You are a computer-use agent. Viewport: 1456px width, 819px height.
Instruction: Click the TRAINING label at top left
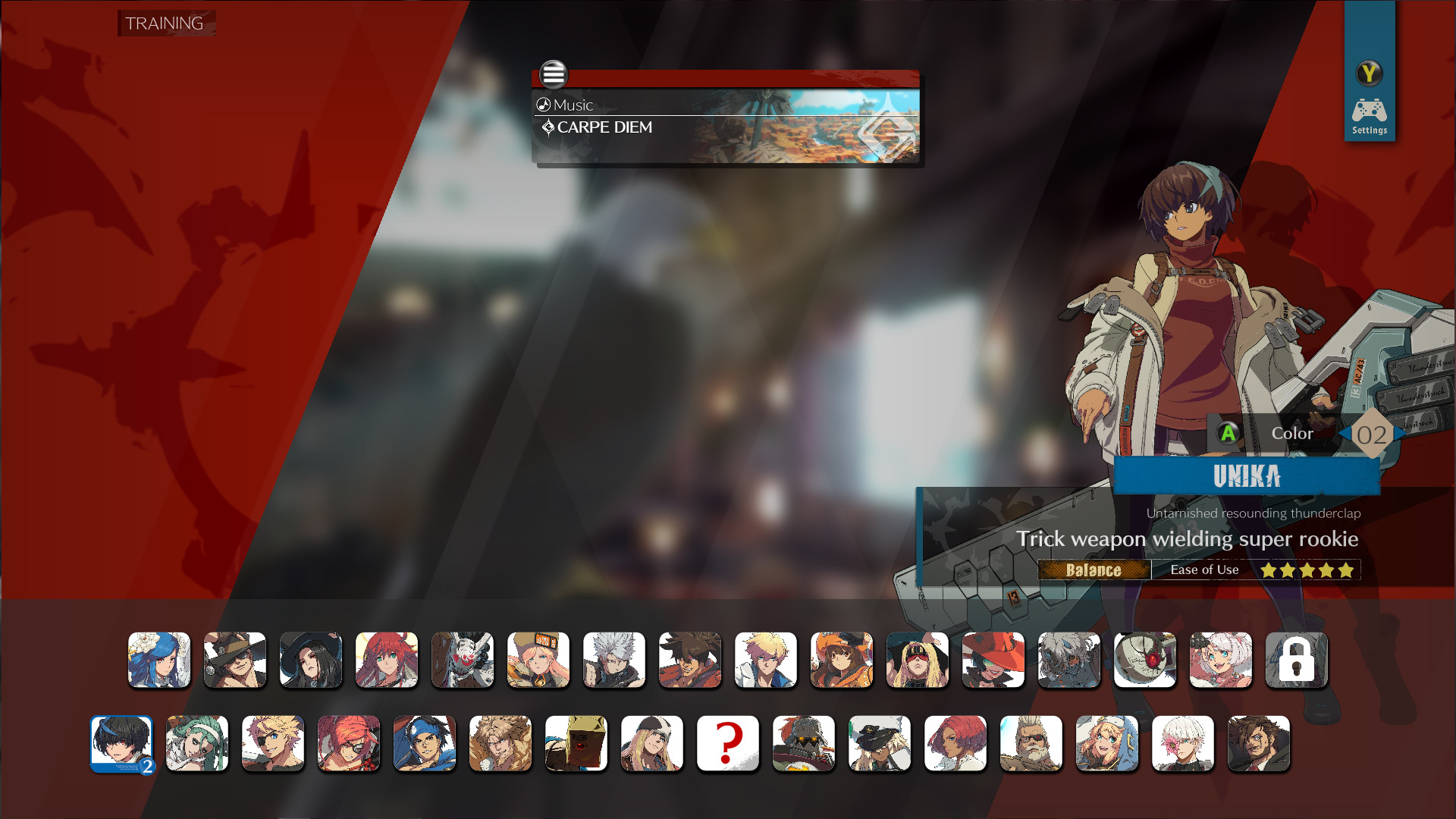click(x=165, y=24)
